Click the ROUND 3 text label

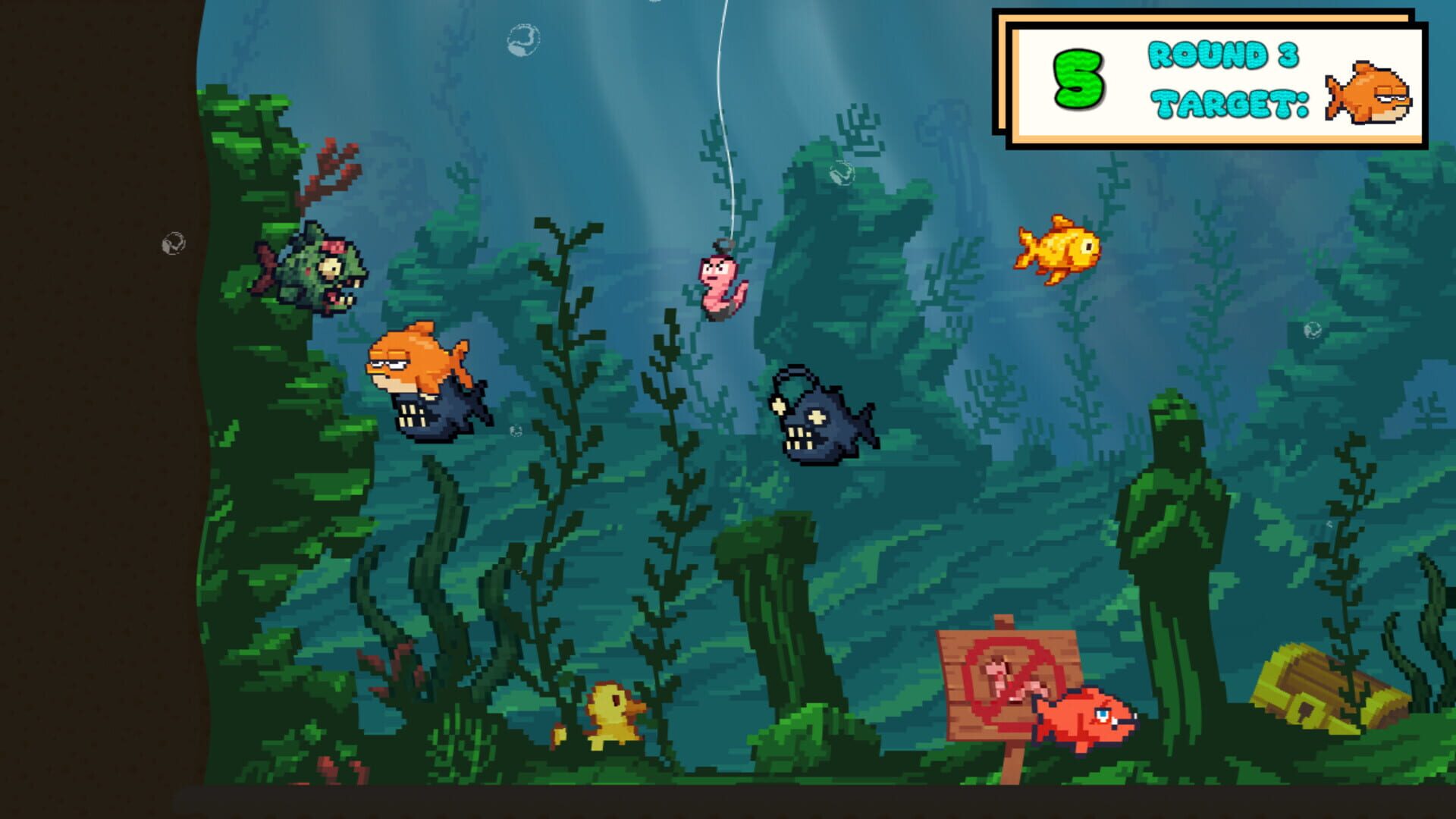click(1222, 55)
